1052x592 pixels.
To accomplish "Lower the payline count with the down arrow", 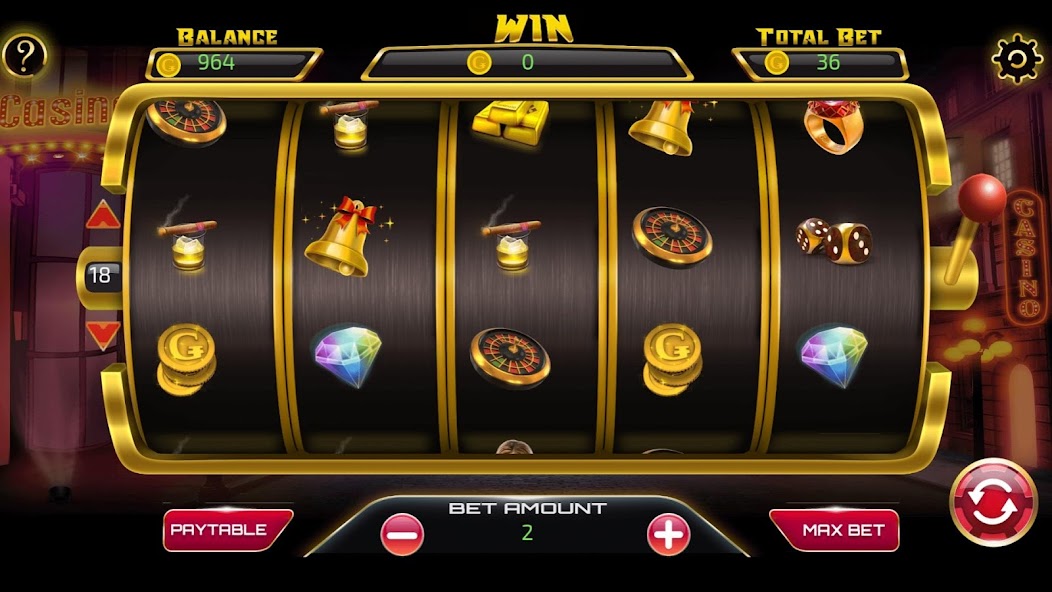I will (103, 334).
